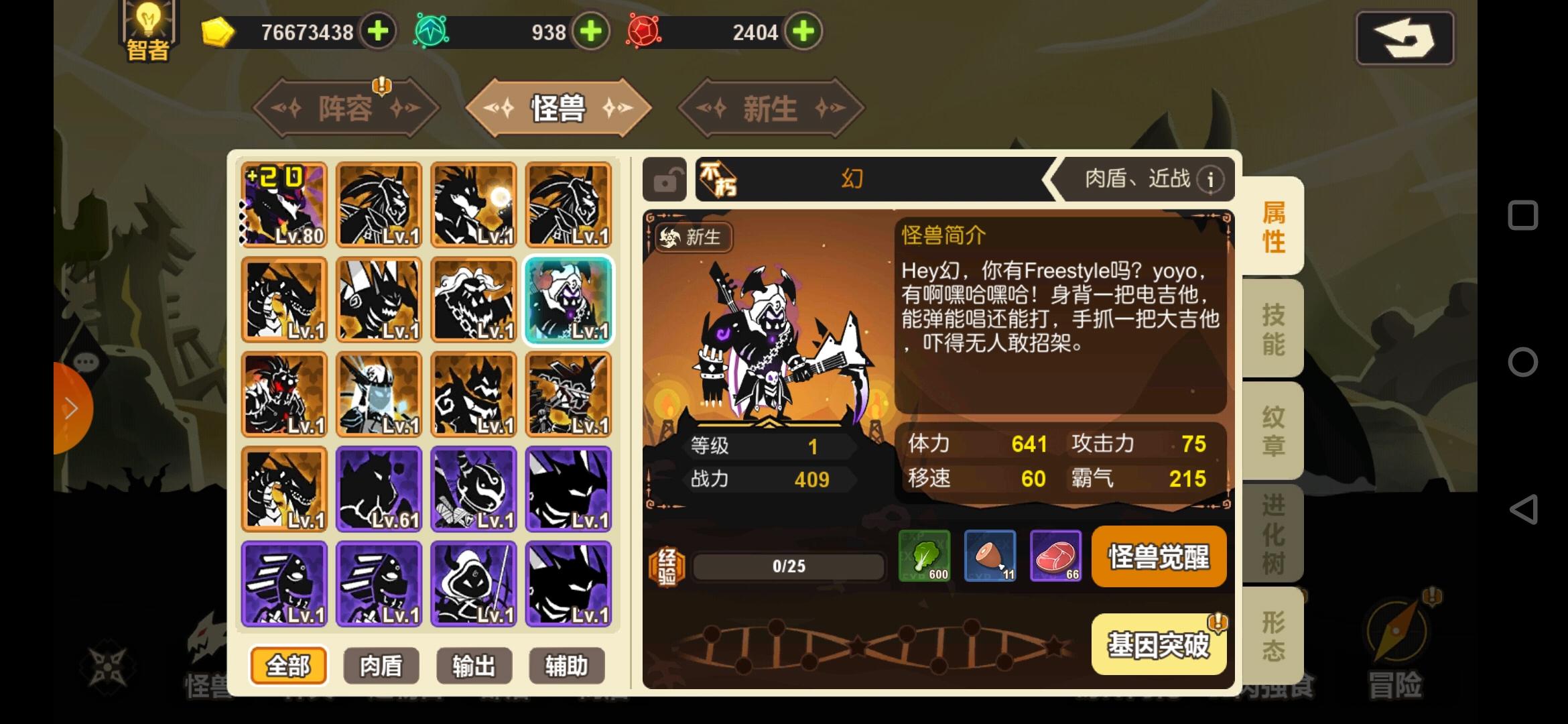This screenshot has width=1568, height=724.
Task: Click the 经验 experience badge icon
Action: pyautogui.click(x=667, y=565)
